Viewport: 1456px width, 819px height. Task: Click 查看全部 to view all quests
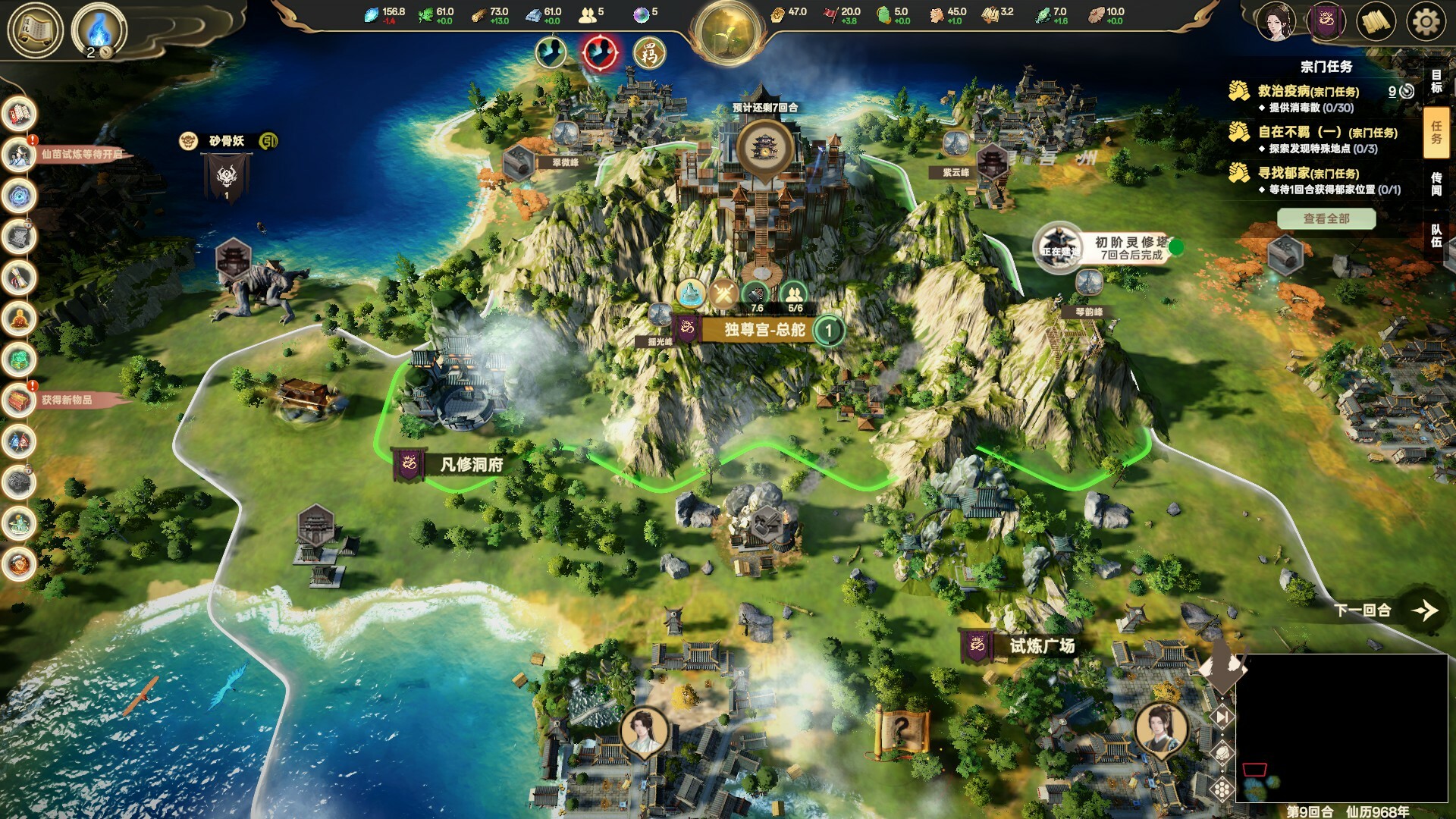[1326, 219]
